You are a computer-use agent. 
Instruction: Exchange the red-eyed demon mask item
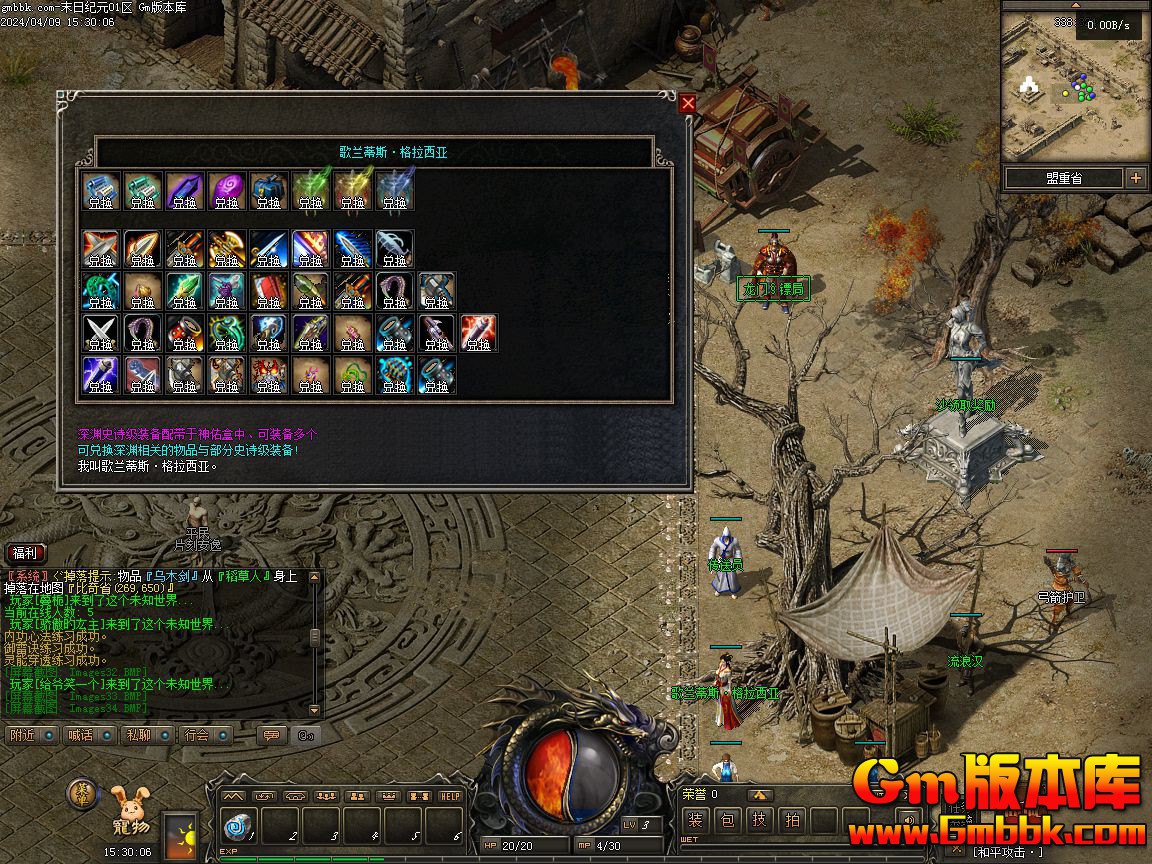pos(269,375)
